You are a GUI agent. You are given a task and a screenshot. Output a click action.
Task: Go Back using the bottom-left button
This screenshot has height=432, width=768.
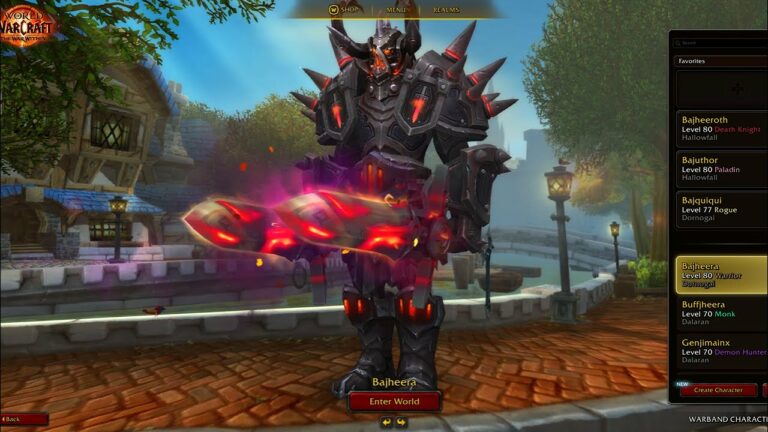click(24, 419)
